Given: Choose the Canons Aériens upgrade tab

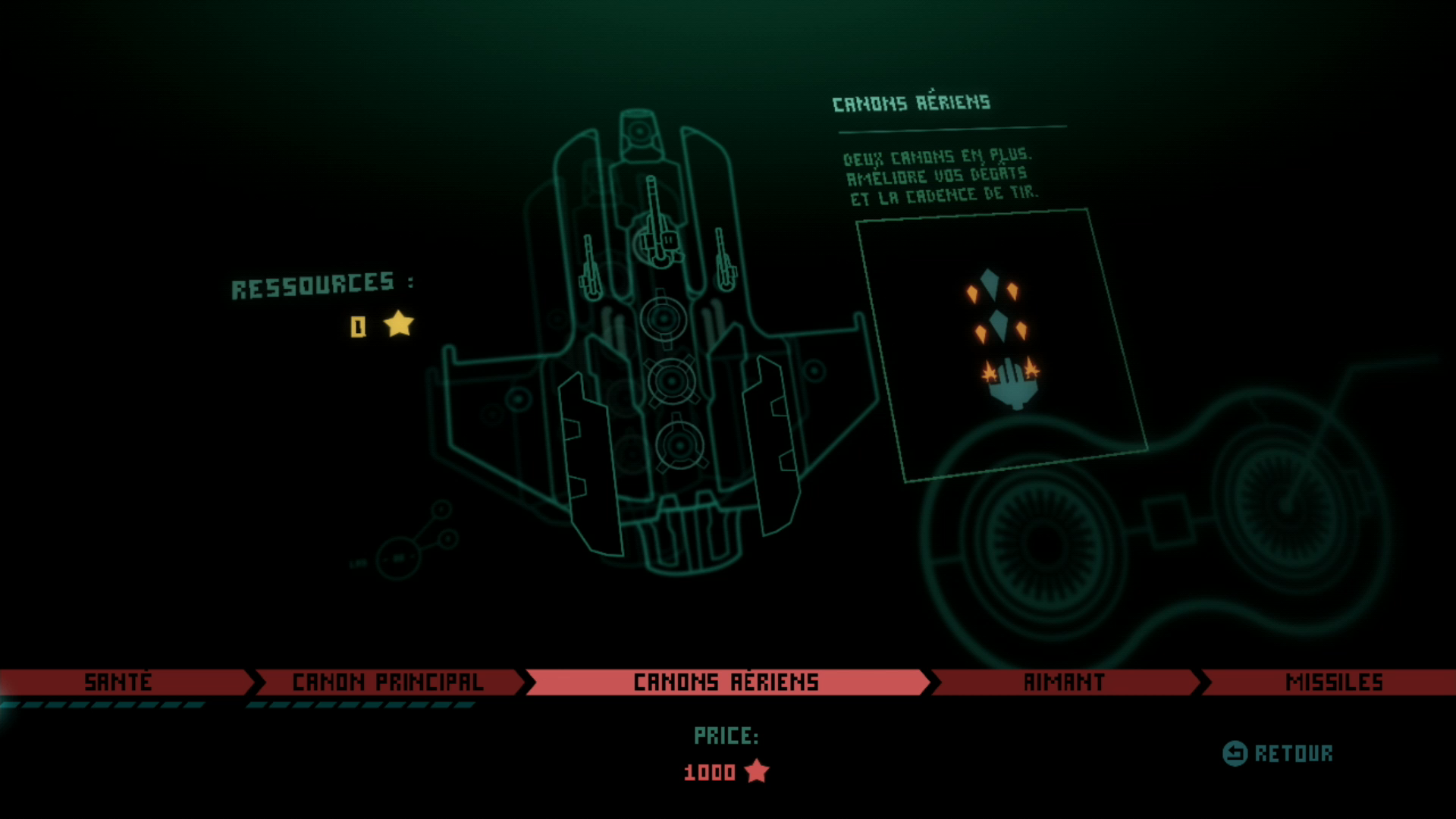Looking at the screenshot, I should (x=726, y=682).
